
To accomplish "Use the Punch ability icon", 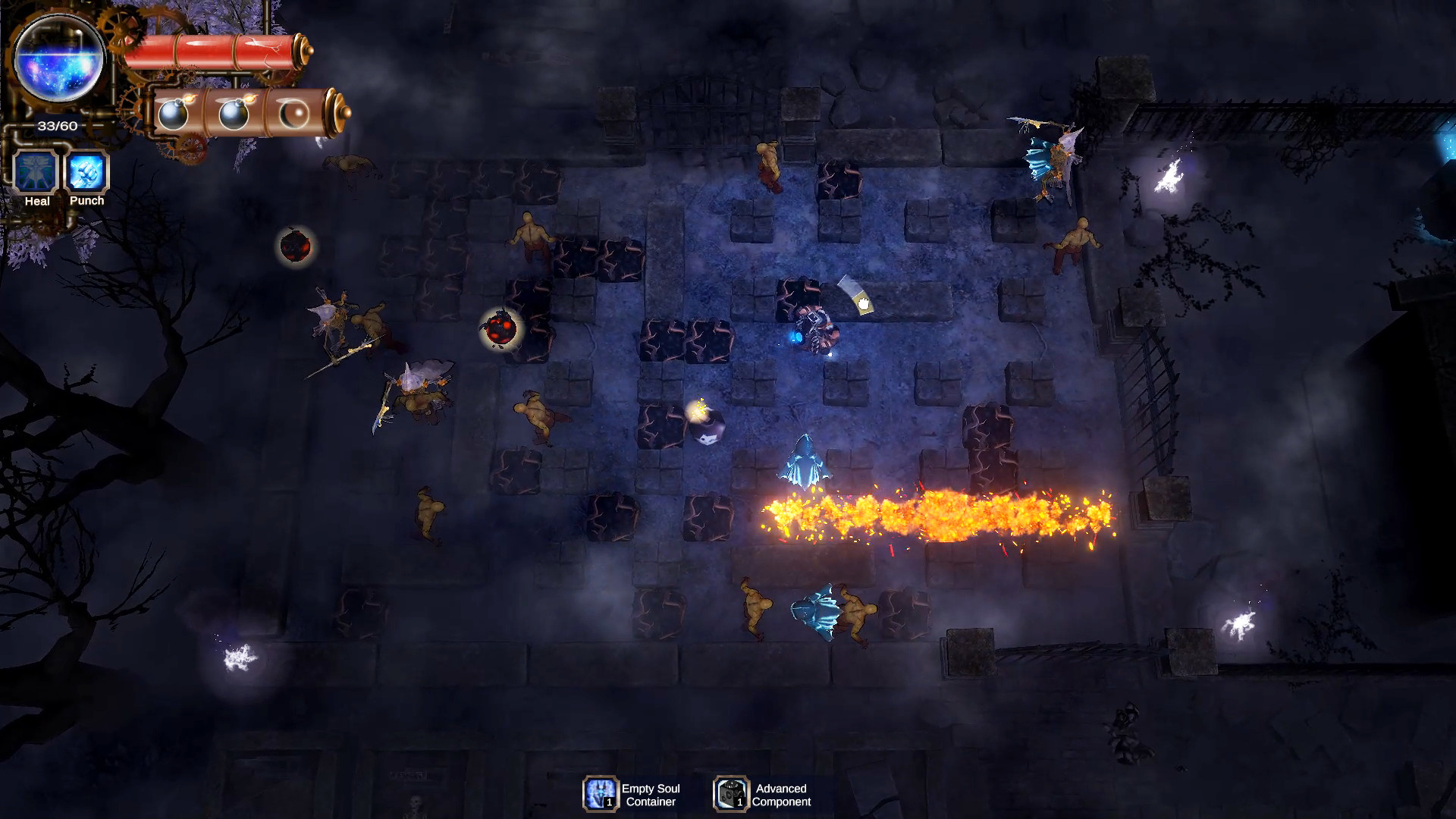I will tap(86, 171).
